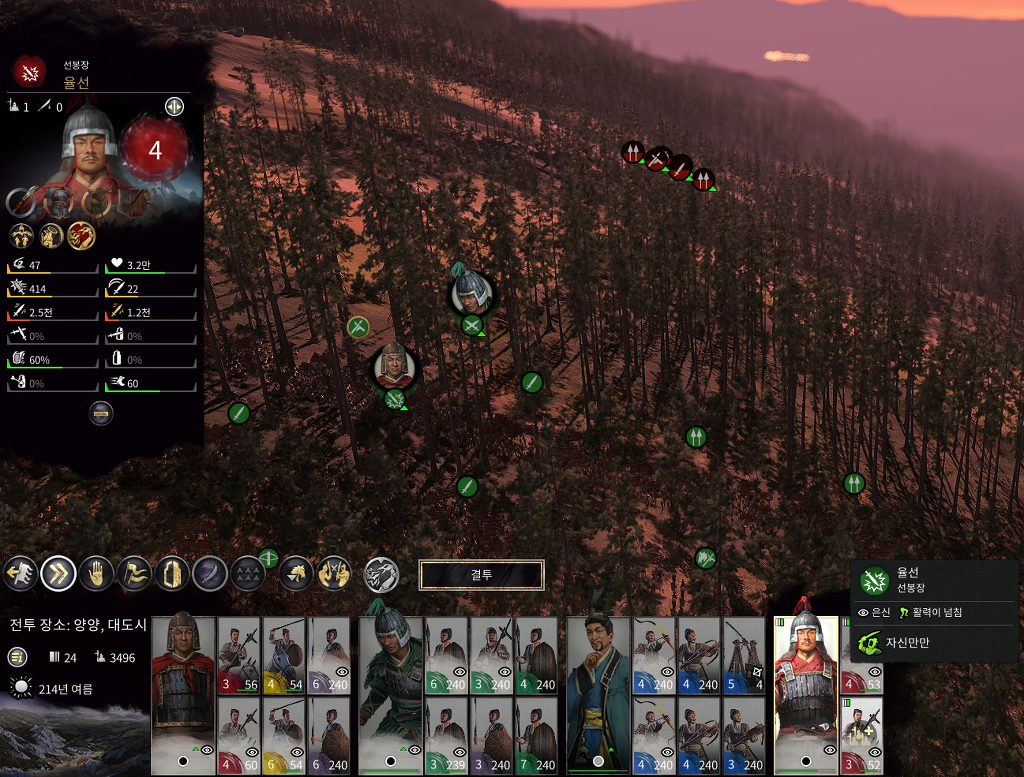Open the battle info list icon
The image size is (1024, 777).
(x=18, y=657)
